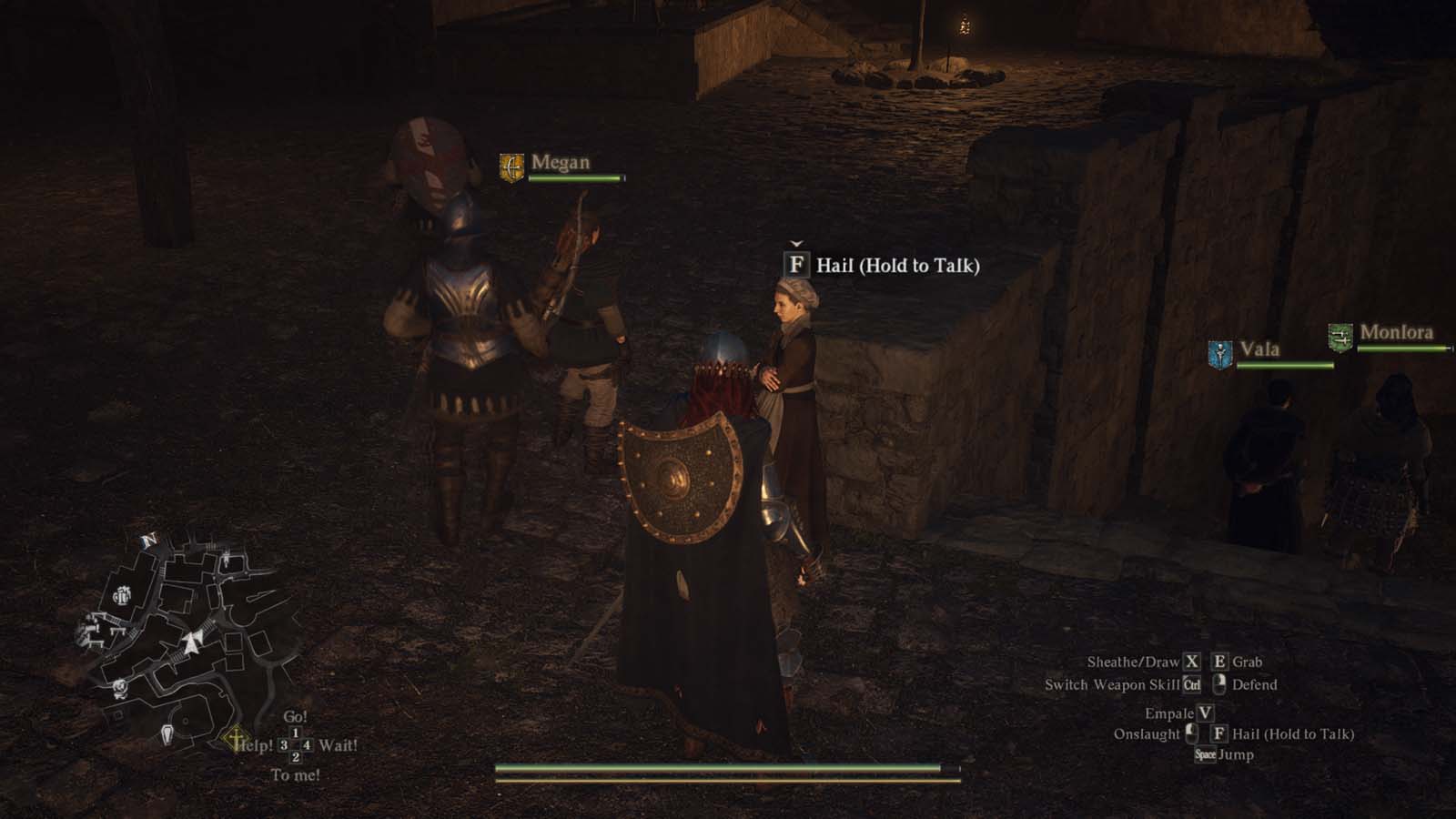
Task: Click Megan's yellow crest emblem icon
Action: pos(510,166)
